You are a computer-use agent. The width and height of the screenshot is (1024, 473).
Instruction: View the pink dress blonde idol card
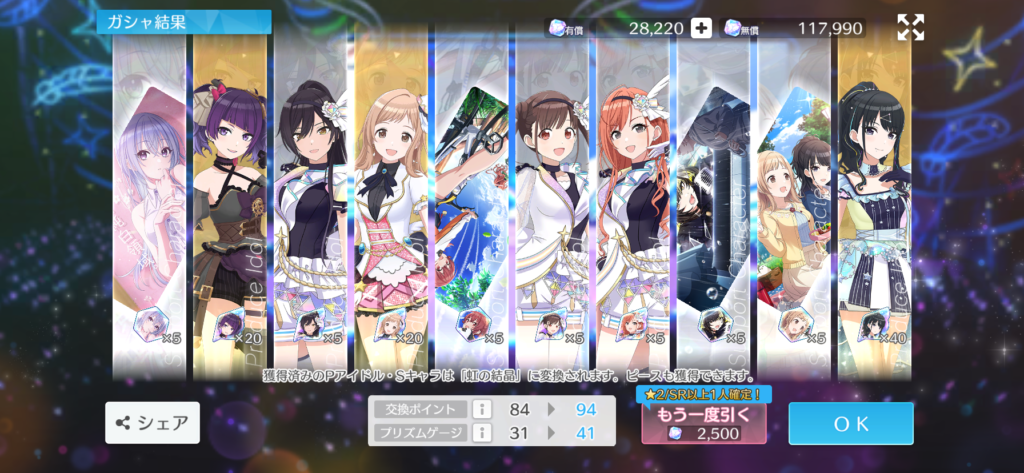click(393, 200)
